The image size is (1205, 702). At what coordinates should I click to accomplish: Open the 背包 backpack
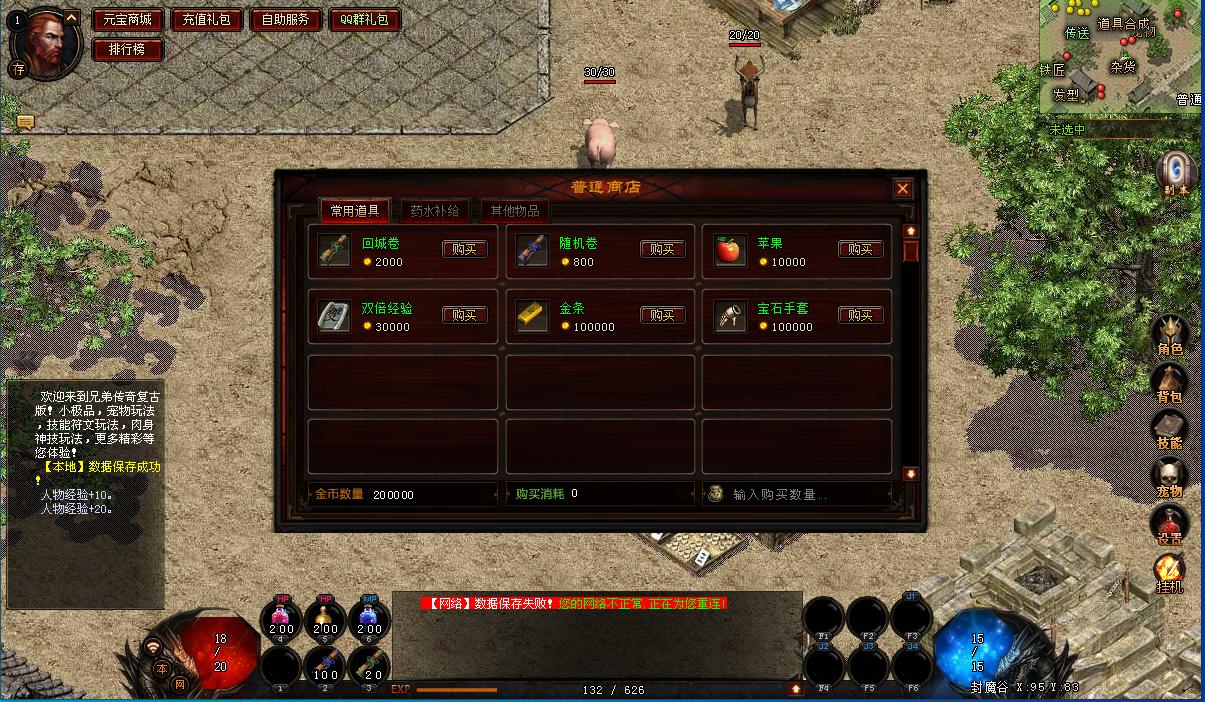click(x=1170, y=382)
